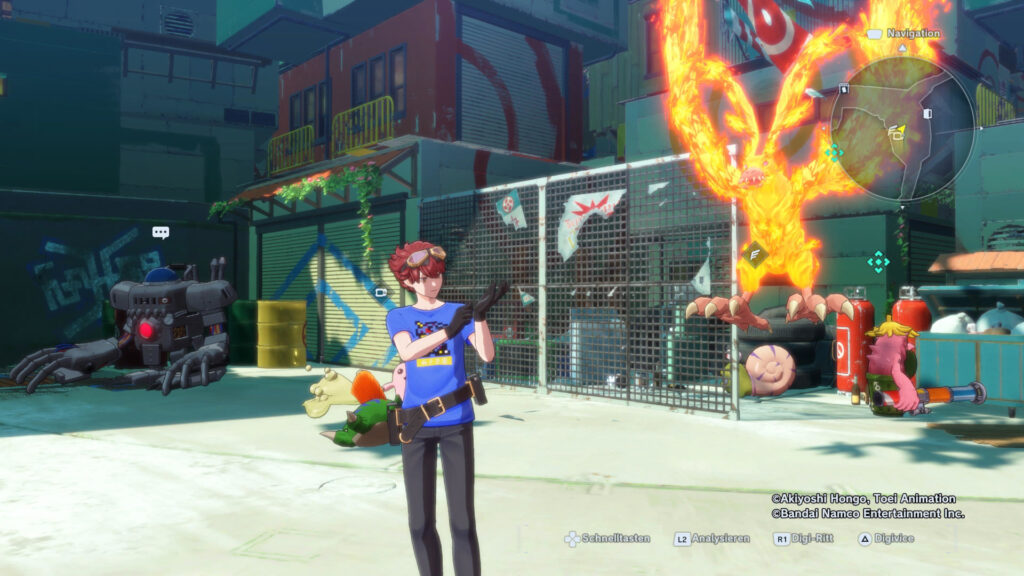Image resolution: width=1024 pixels, height=576 pixels.
Task: Click the teal diamond marker on the minimap
Action: [x=833, y=152]
